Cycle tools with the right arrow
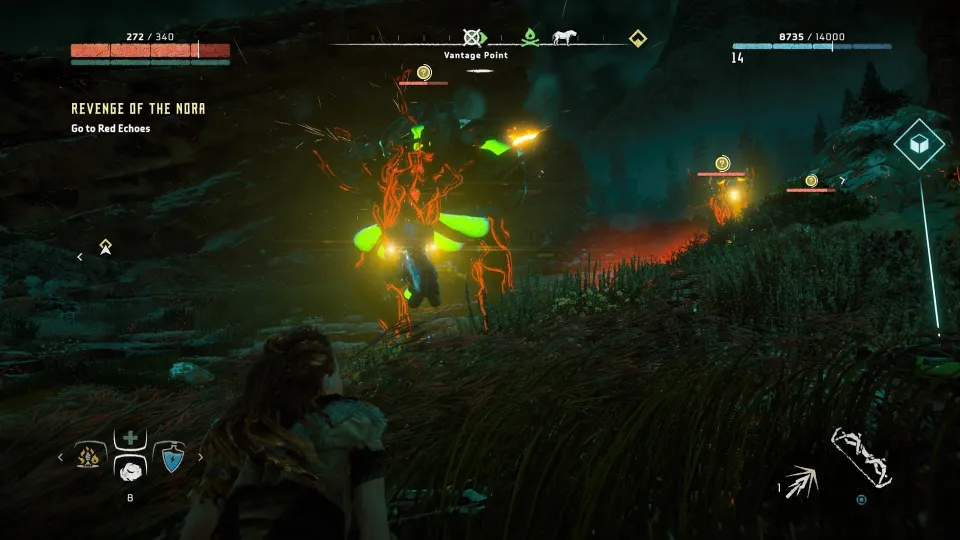The image size is (960, 540). pyautogui.click(x=200, y=457)
